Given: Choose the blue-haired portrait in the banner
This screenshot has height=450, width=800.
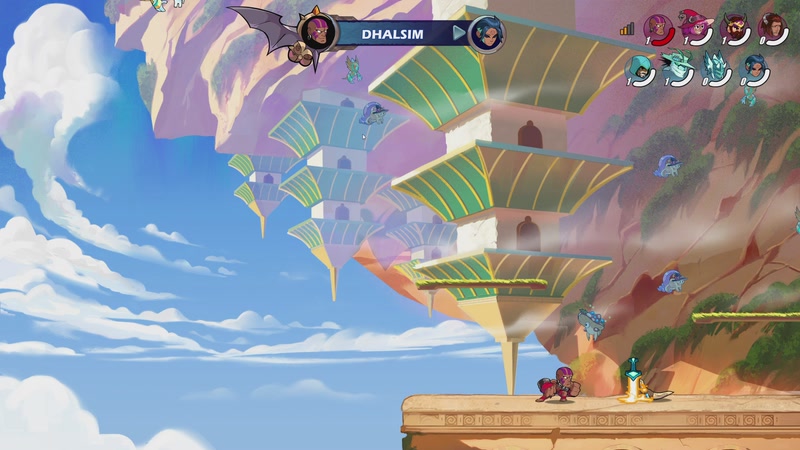Looking at the screenshot, I should [x=486, y=33].
